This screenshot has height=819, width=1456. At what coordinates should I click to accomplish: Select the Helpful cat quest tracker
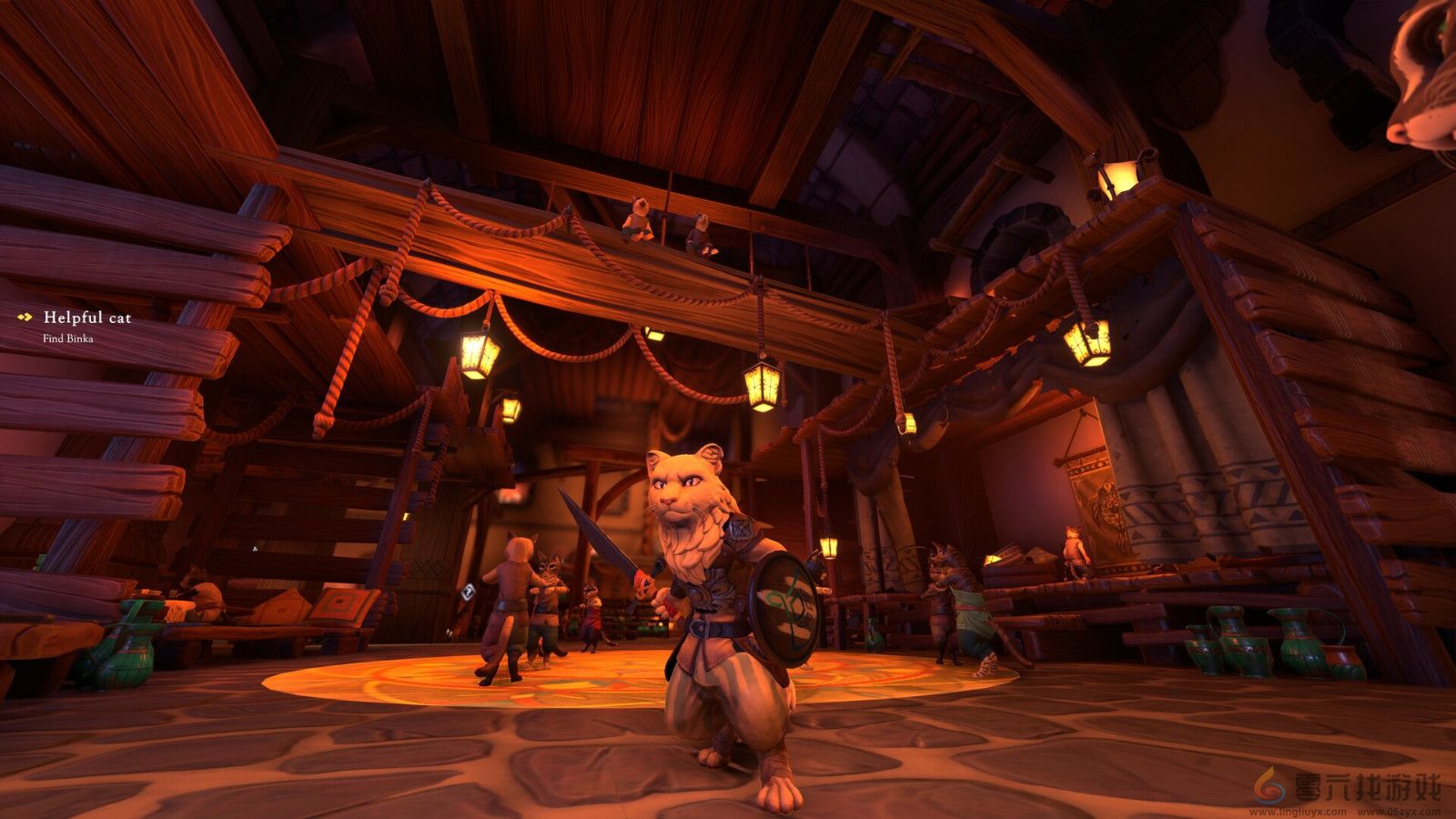(86, 318)
